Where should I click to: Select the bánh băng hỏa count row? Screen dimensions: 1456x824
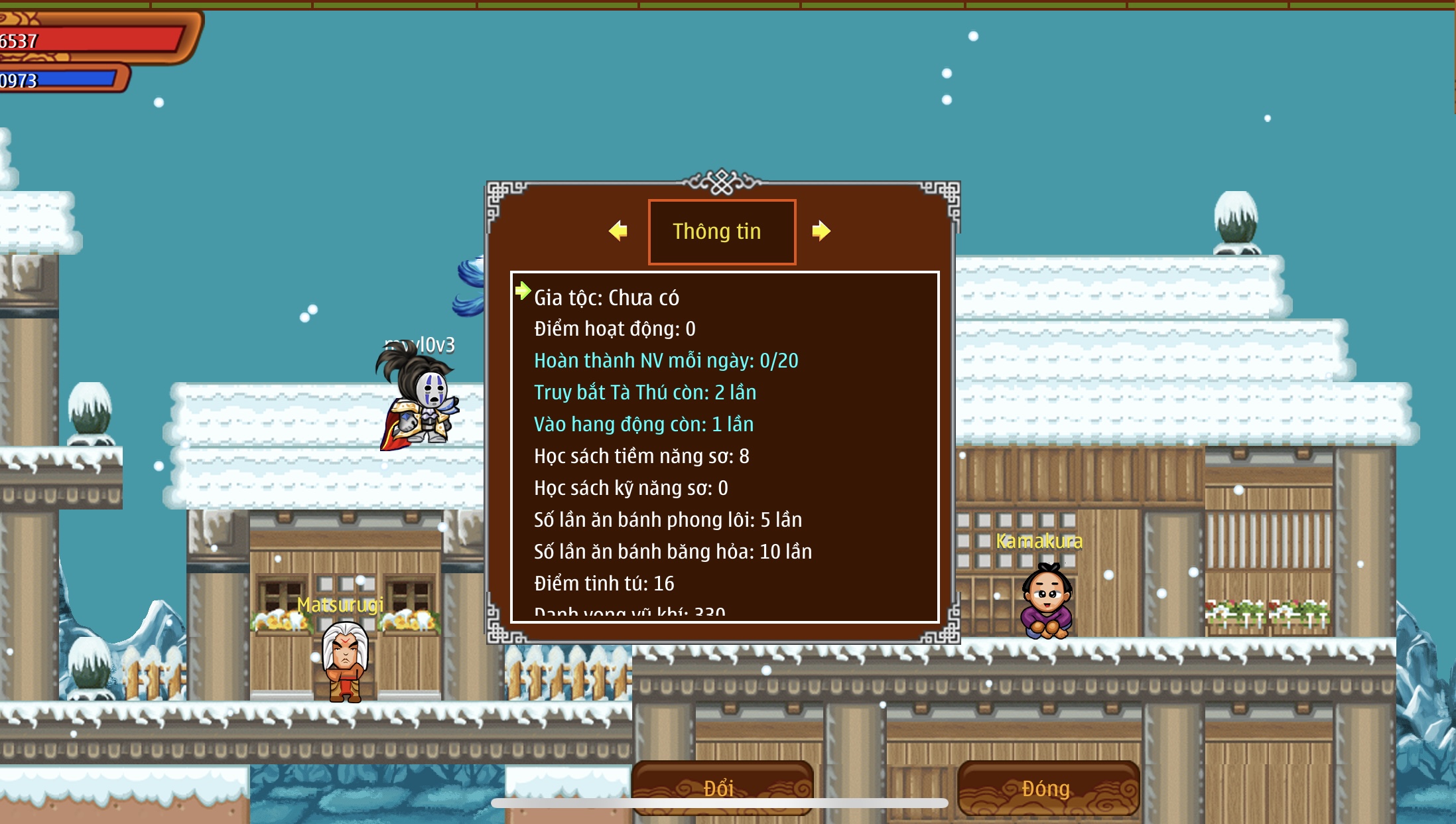673,552
